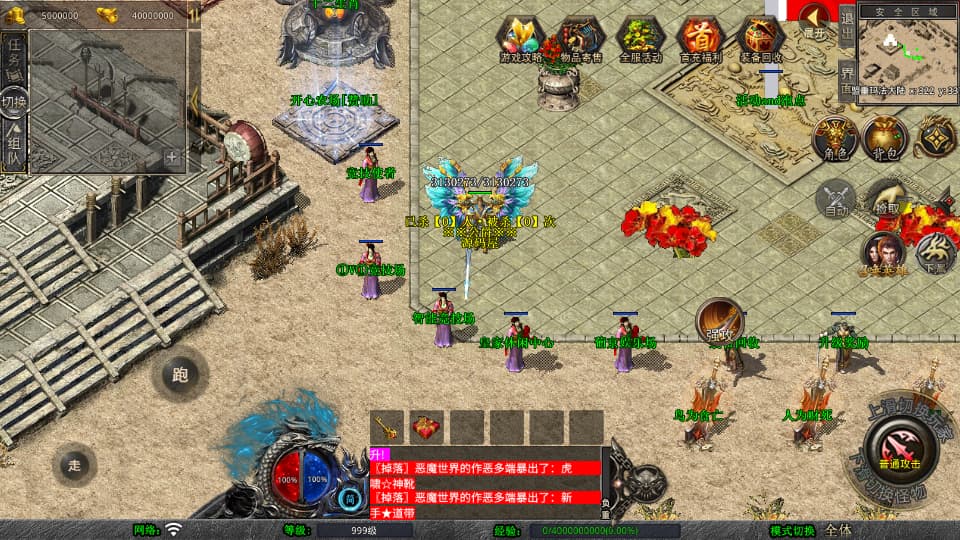Click the 退出 exit tab
Screen dimensions: 960x540
(x=846, y=24)
